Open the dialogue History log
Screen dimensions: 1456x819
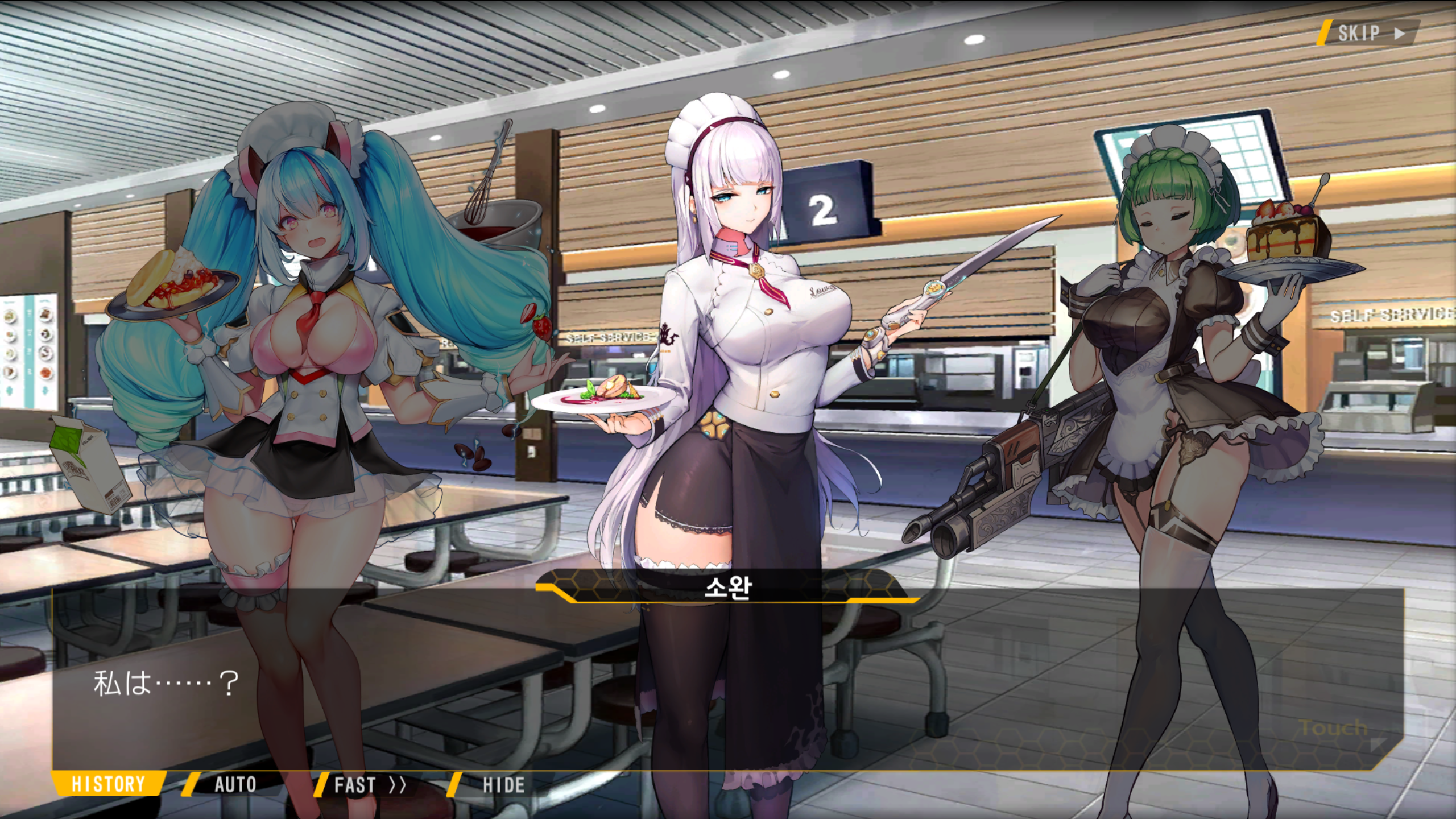point(108,784)
